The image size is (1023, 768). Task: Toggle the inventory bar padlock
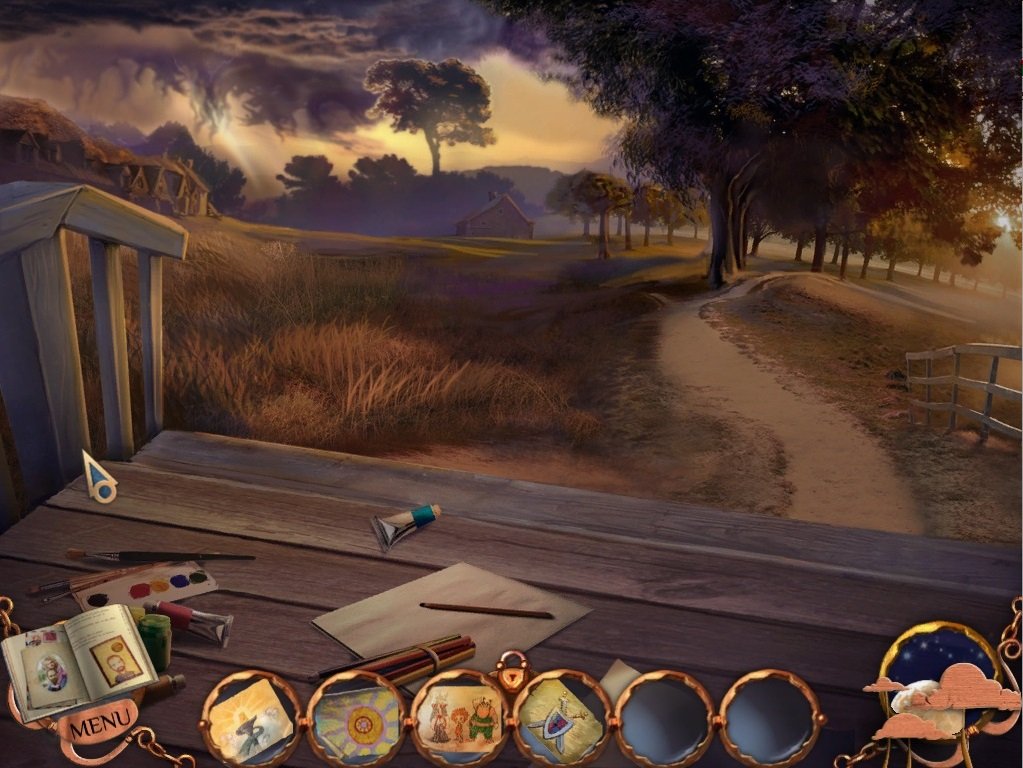click(x=510, y=670)
